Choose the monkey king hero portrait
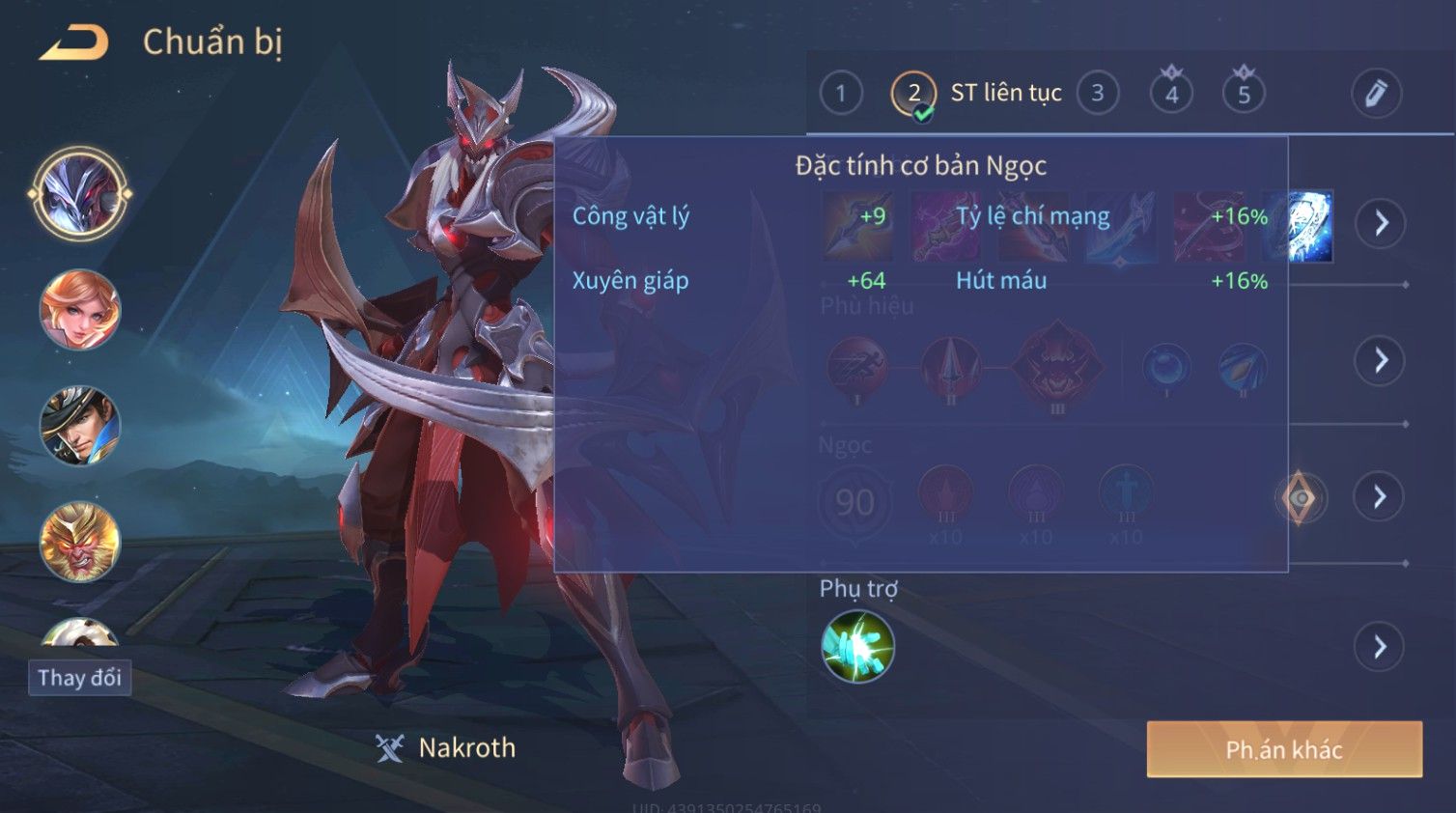 click(80, 542)
